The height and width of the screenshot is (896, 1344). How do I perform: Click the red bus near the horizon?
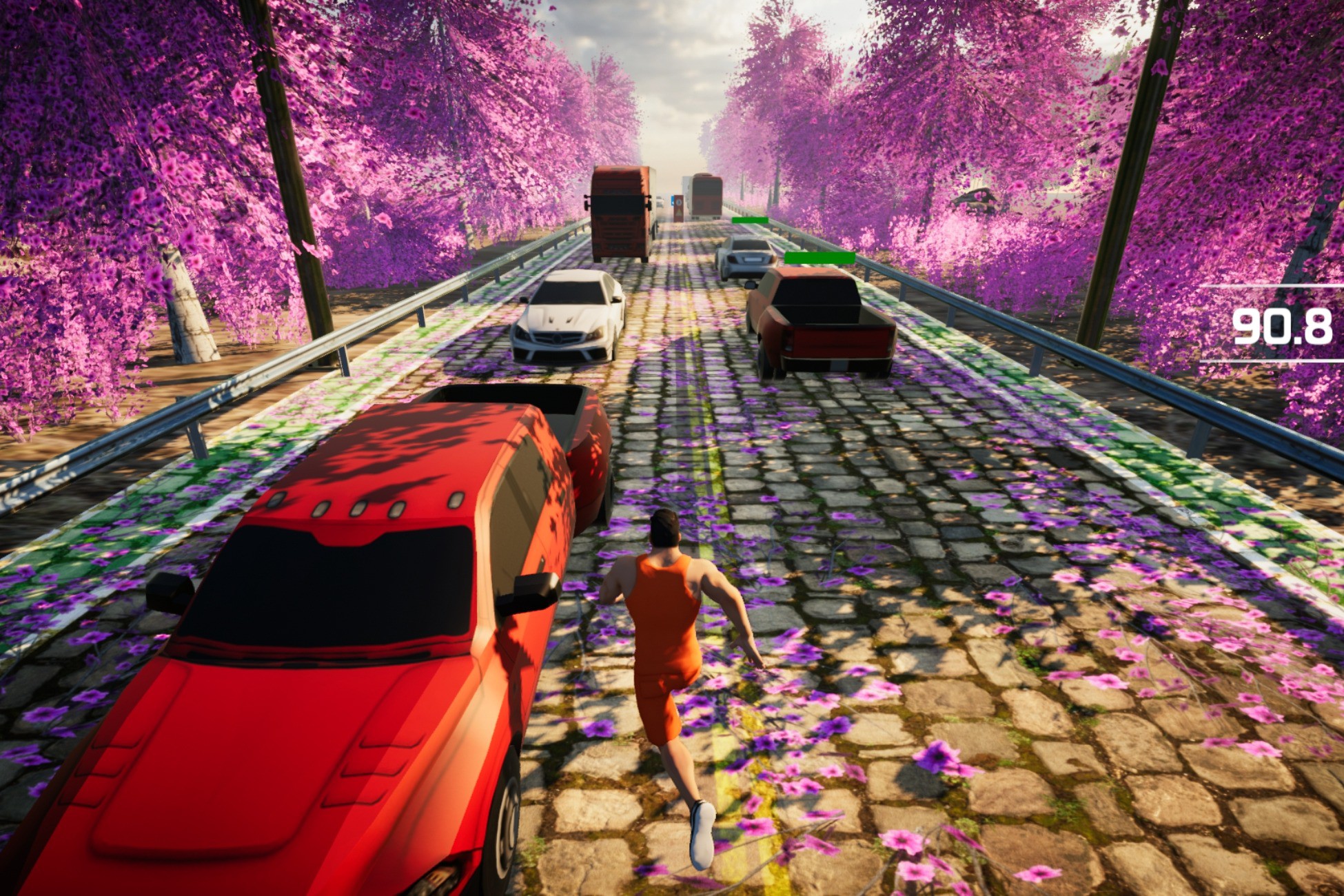click(707, 196)
